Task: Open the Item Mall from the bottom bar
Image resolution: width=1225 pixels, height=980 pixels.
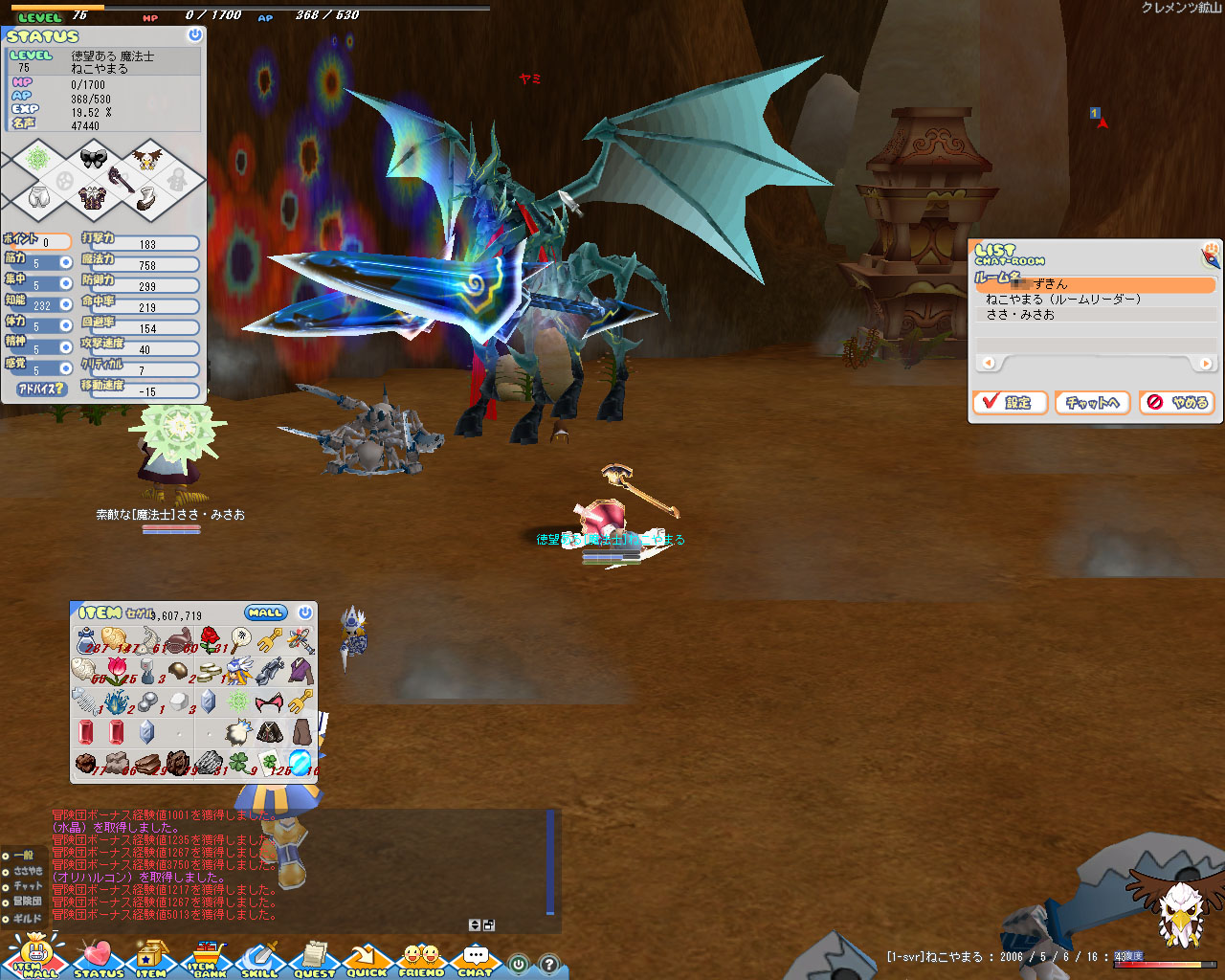Action: coord(35,957)
